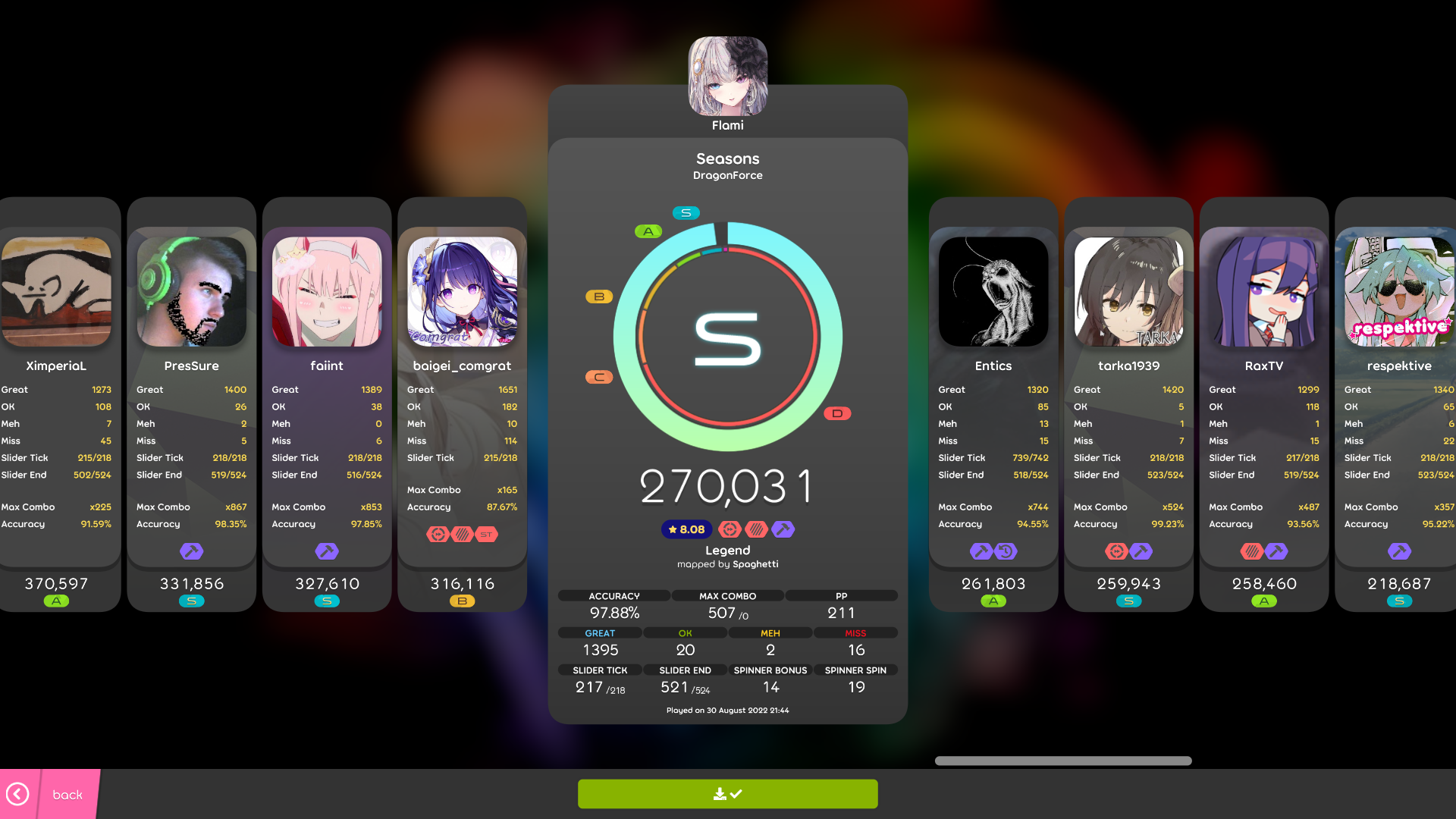The width and height of the screenshot is (1456, 819).
Task: Click the Hidden mod icon beside Flami's star rating
Action: tap(754, 529)
